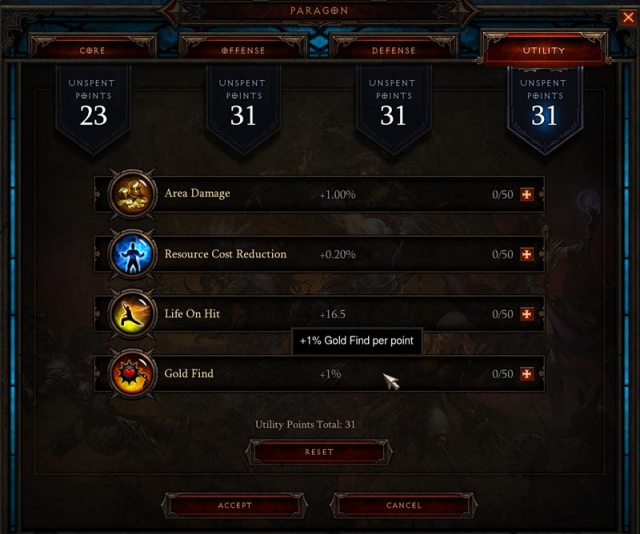Add a point to Life On Hit
This screenshot has height=534, width=640.
(x=527, y=314)
